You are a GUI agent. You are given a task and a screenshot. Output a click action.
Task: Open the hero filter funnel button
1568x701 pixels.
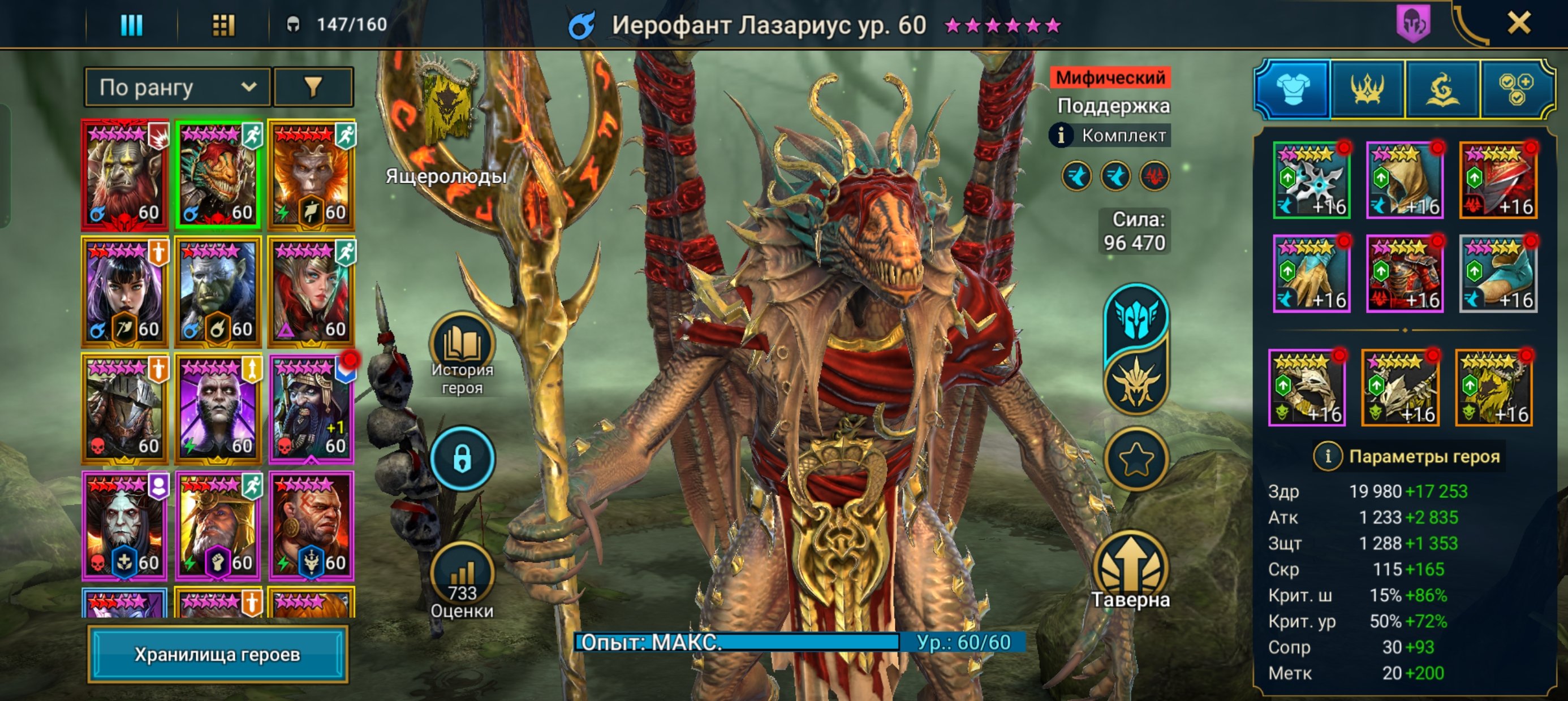point(313,88)
